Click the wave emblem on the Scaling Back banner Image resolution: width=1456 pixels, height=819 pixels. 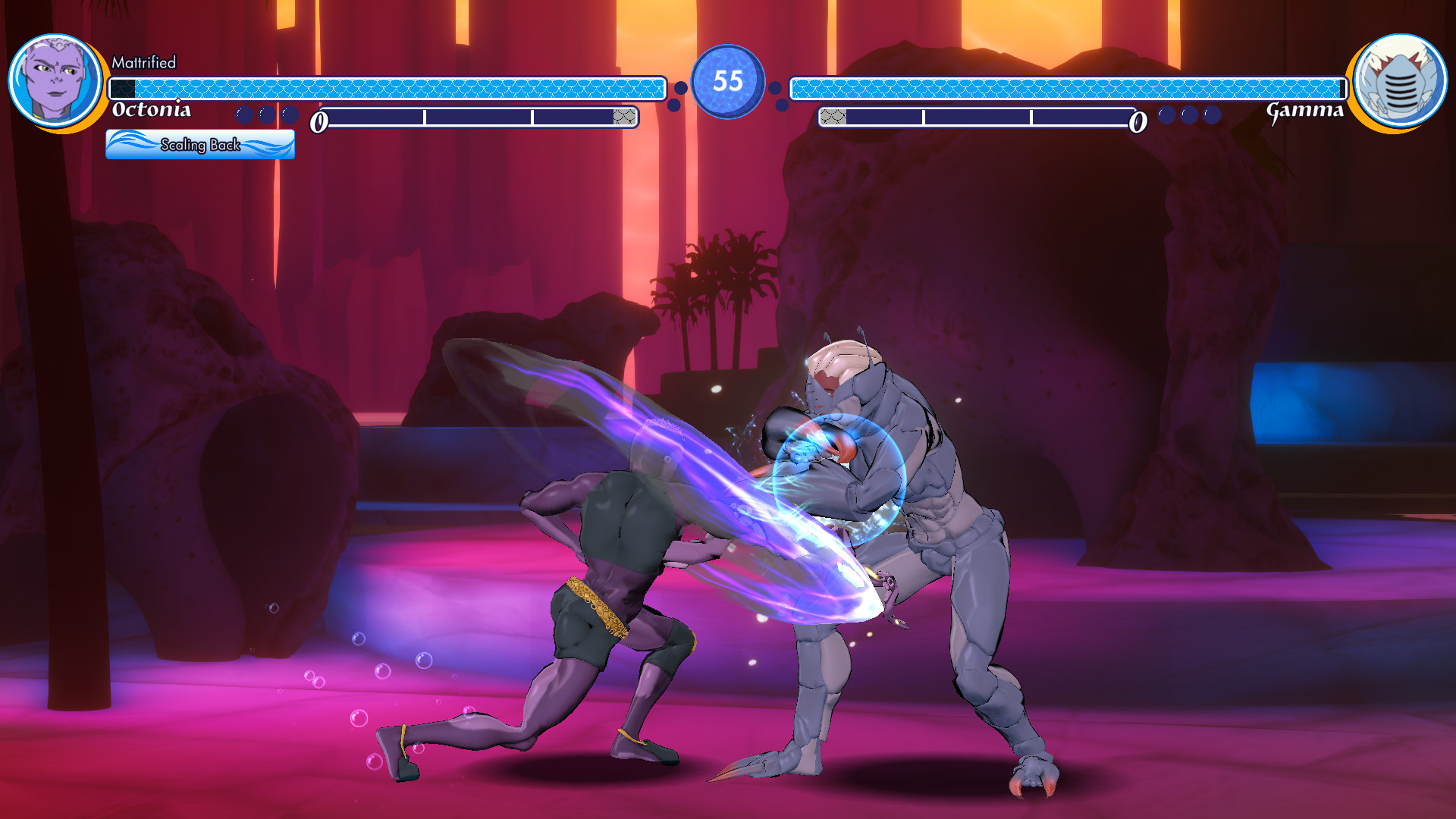pyautogui.click(x=129, y=143)
